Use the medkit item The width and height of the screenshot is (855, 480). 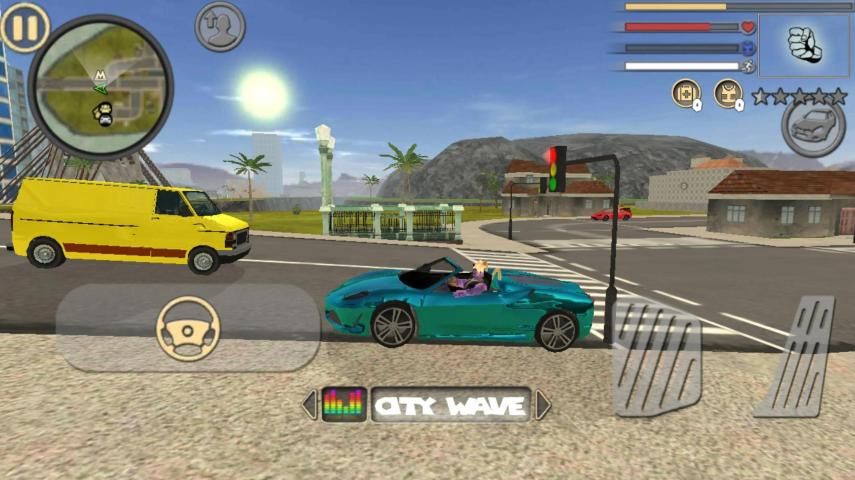685,94
